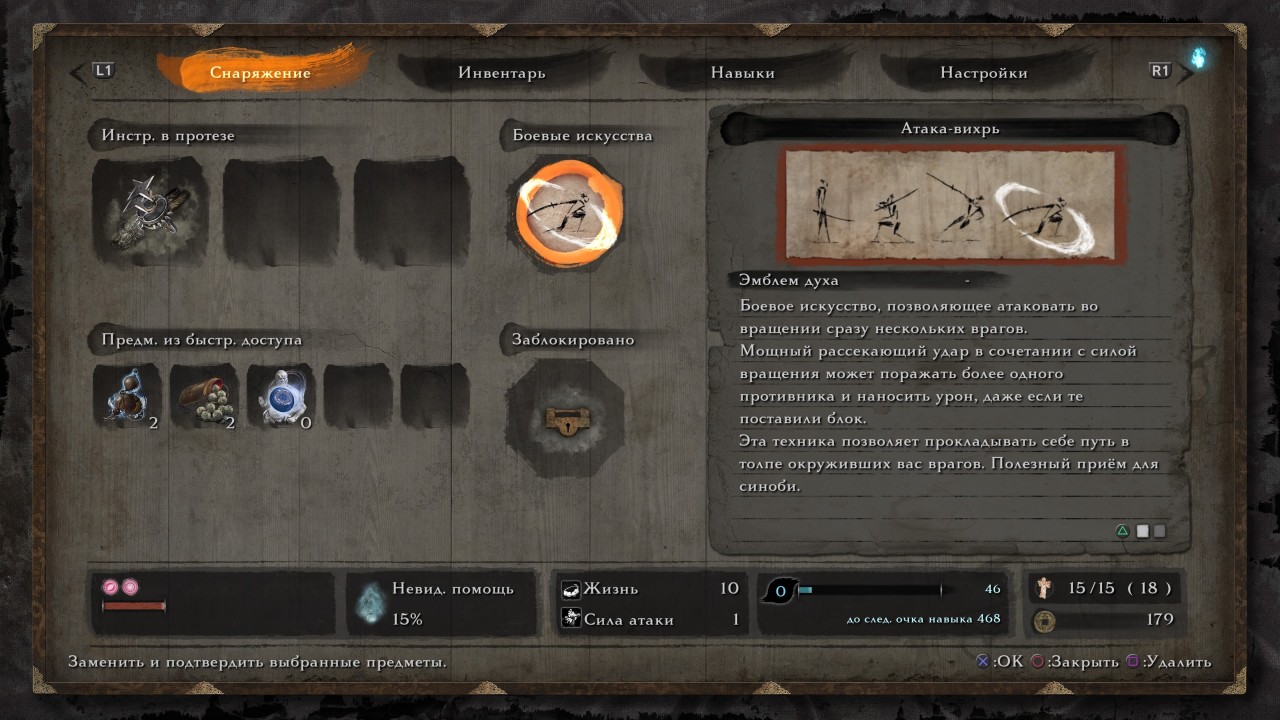Select the pellets quick item slot
Viewport: 1280px width, 720px height.
[204, 395]
